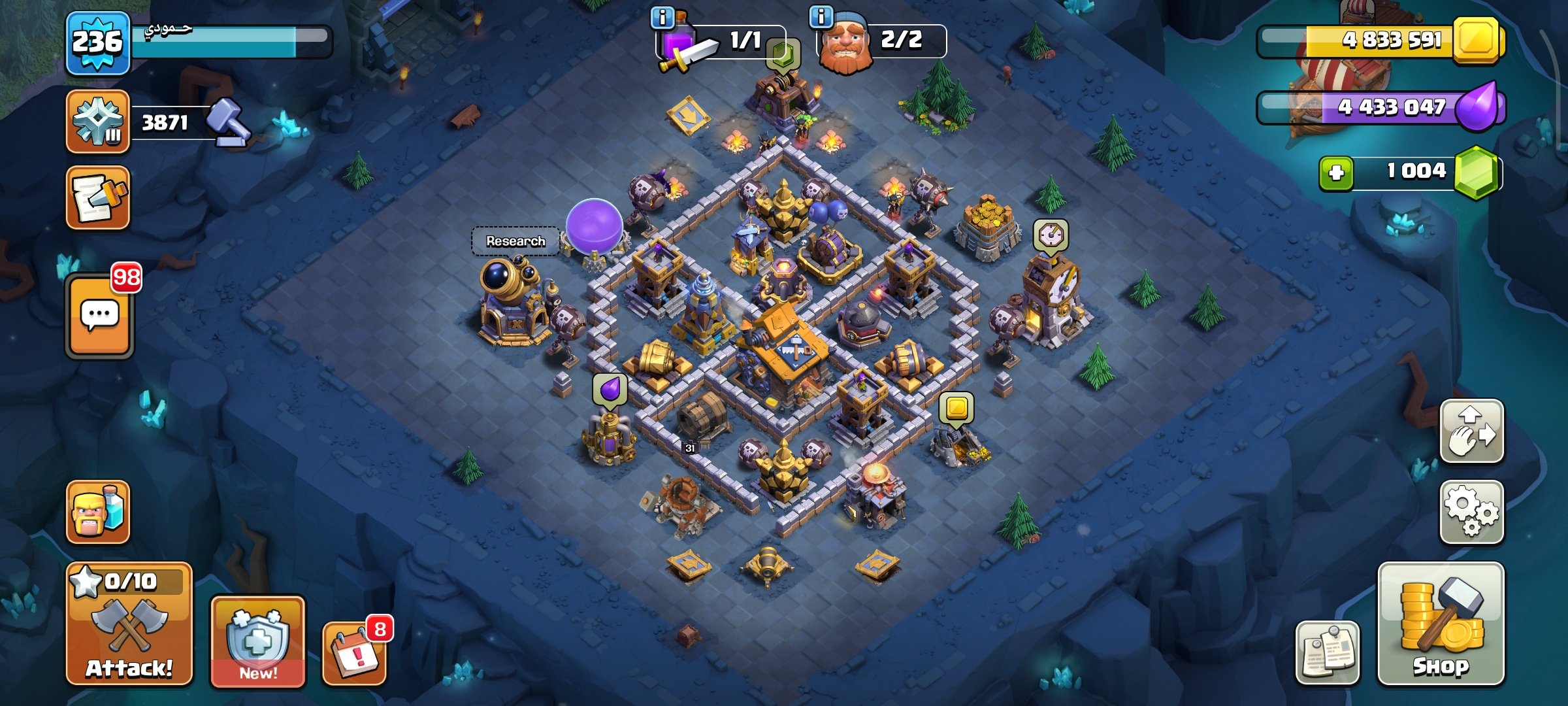Viewport: 1568px width, 706px height.
Task: Add gems with the green plus button
Action: click(x=1336, y=173)
